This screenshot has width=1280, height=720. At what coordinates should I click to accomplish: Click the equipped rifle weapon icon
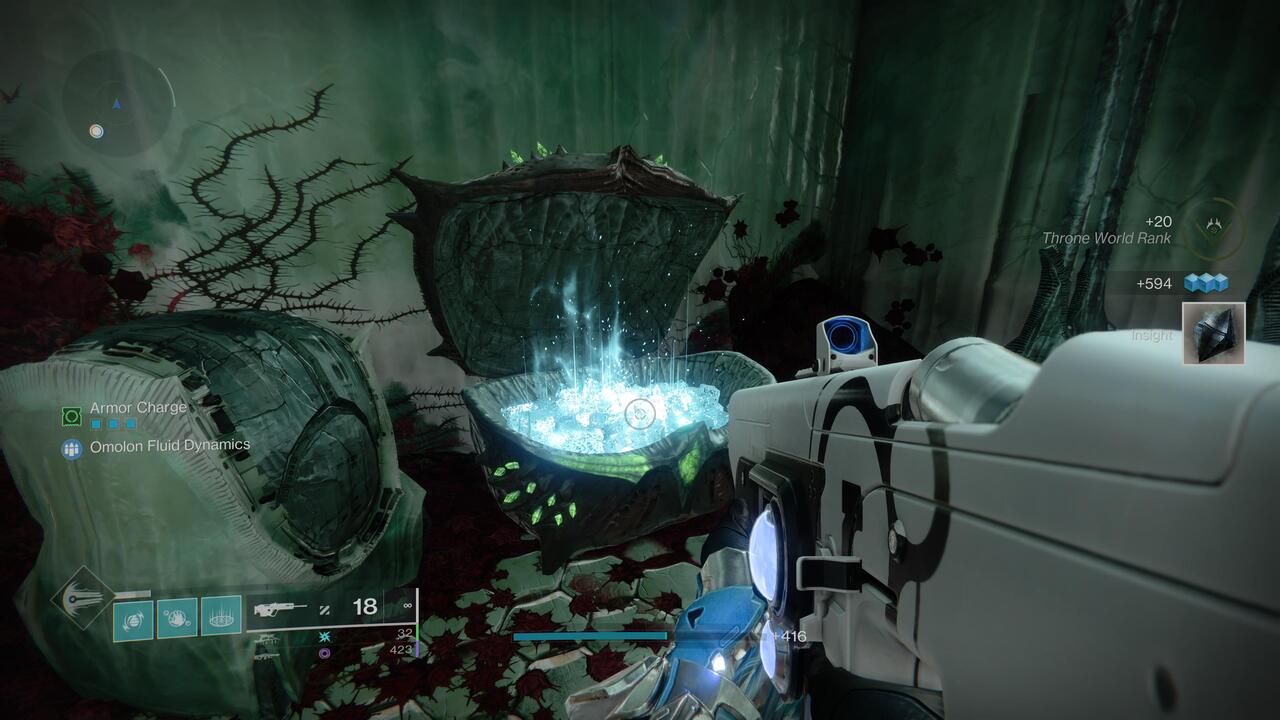coord(281,610)
